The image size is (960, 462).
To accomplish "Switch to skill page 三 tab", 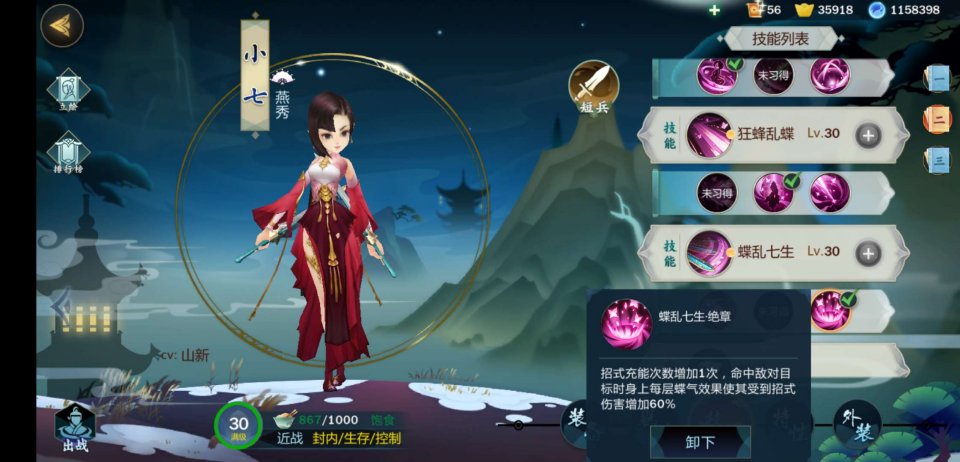I will tap(938, 160).
